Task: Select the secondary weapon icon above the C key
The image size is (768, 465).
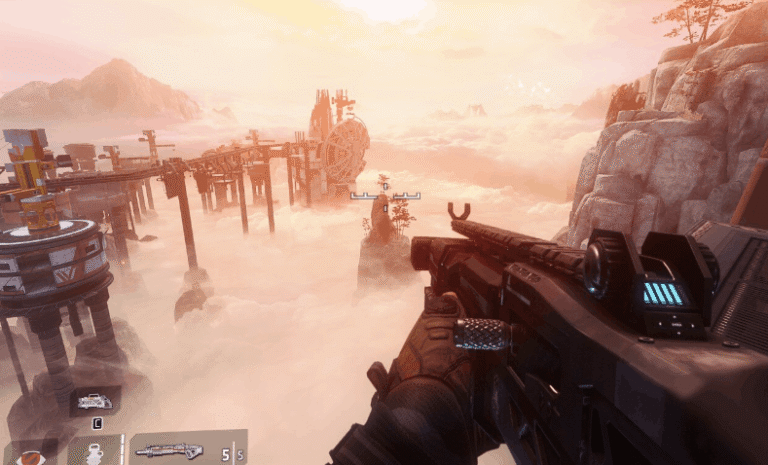Action: pos(95,401)
